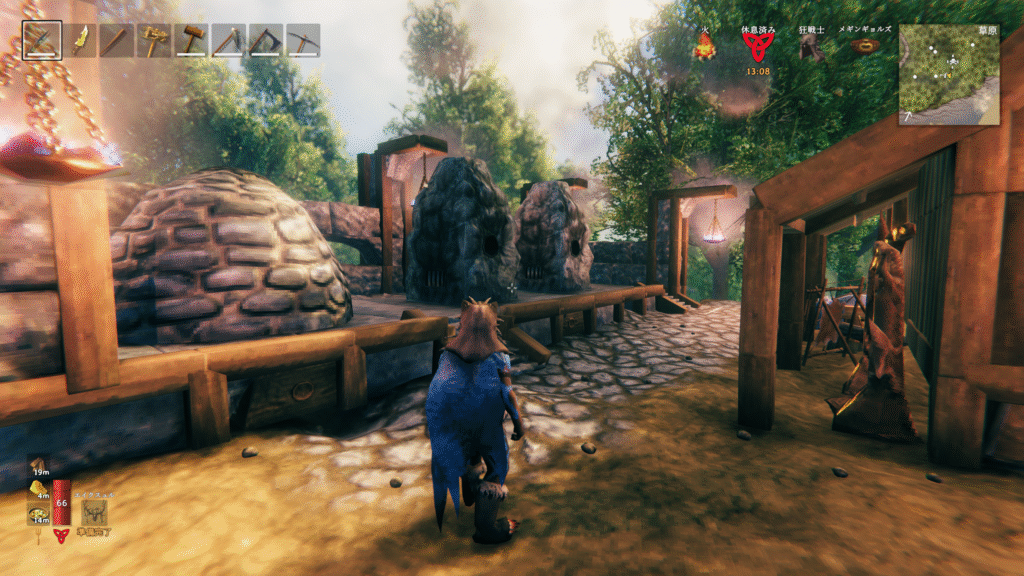The height and width of the screenshot is (576, 1024).
Task: Open the minimap in the corner
Action: tap(948, 75)
